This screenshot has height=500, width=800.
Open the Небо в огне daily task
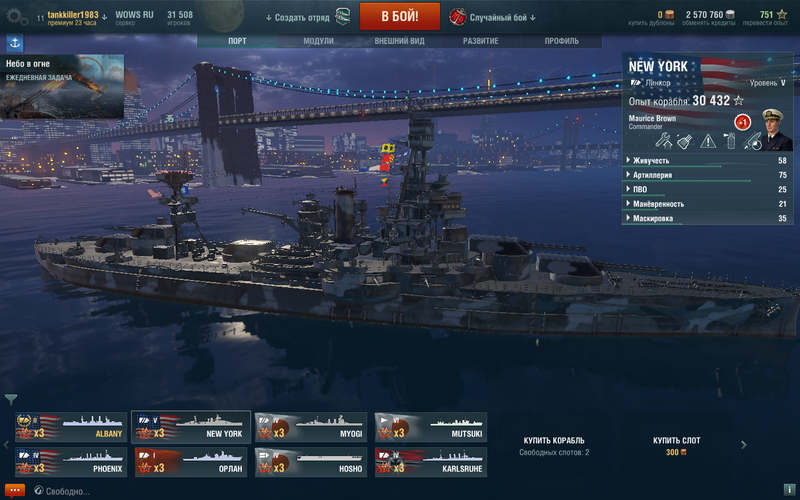click(63, 86)
